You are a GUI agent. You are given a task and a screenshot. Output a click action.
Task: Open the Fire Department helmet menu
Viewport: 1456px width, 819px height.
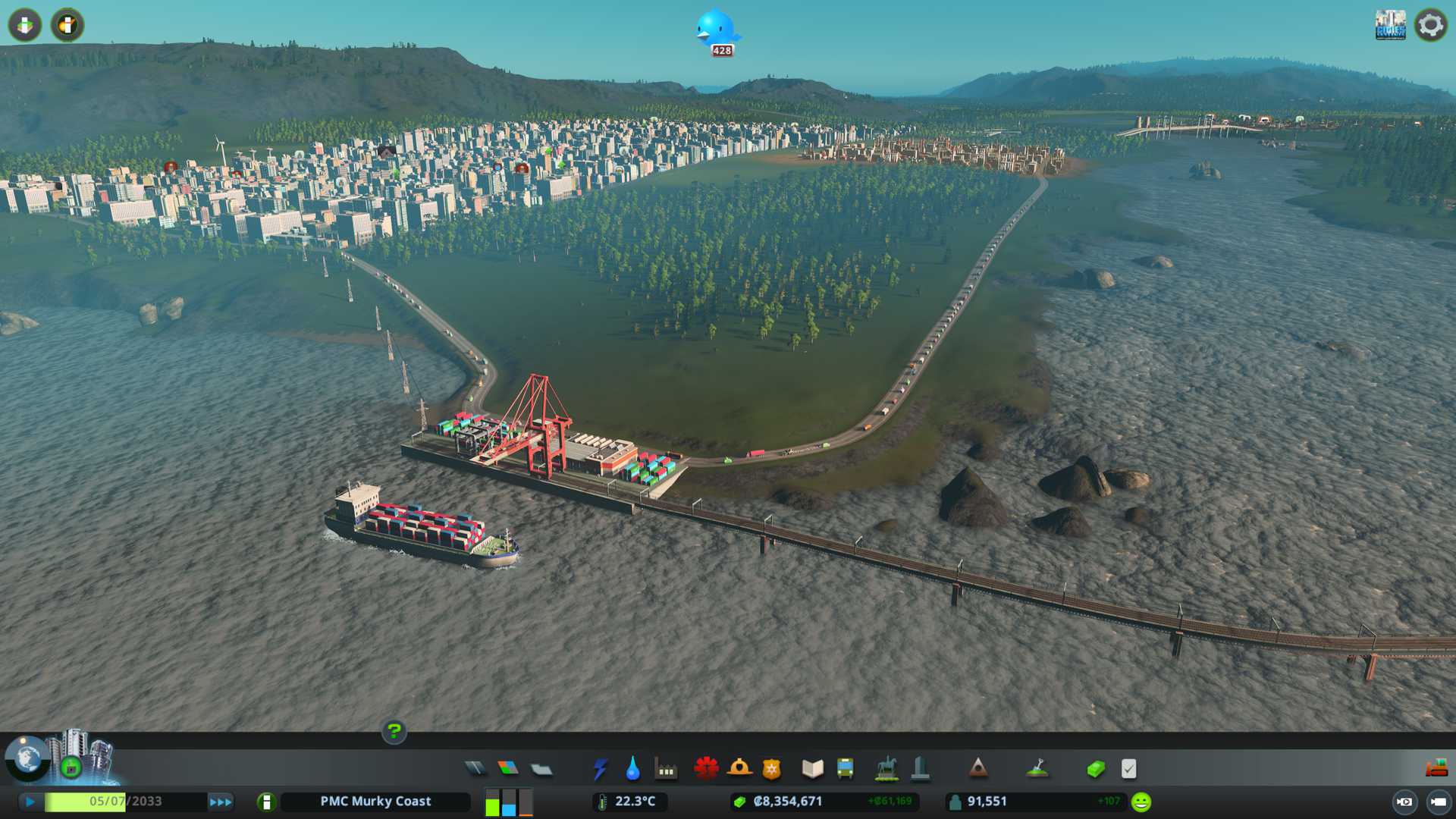739,769
